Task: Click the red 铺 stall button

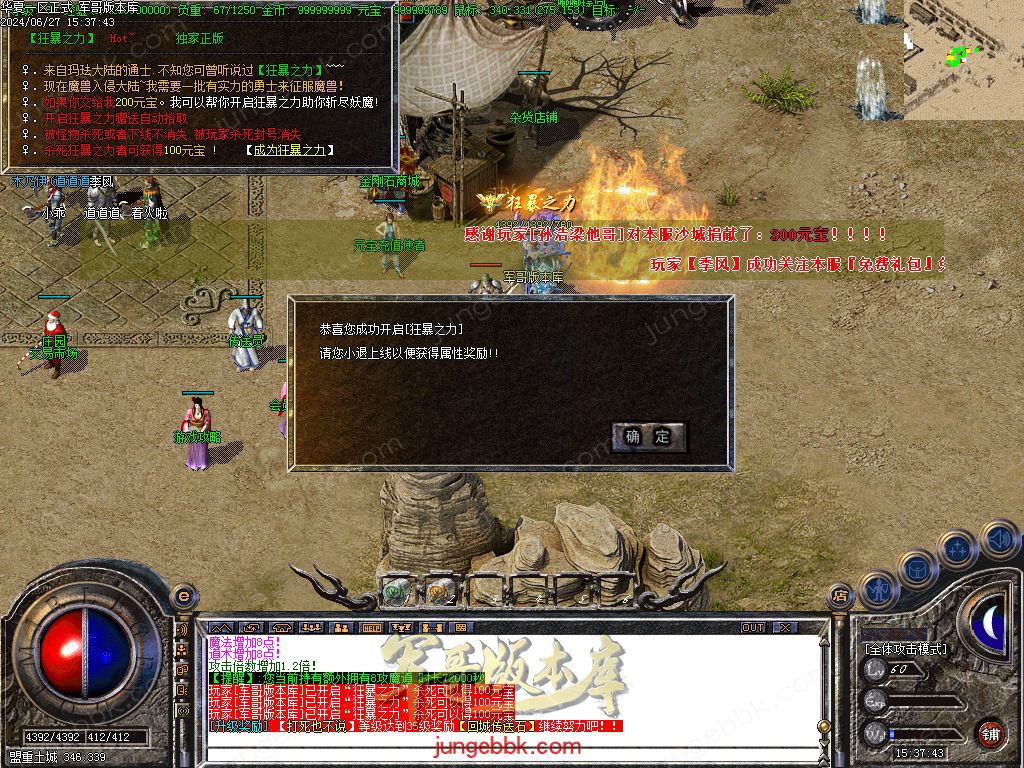Action: [990, 733]
